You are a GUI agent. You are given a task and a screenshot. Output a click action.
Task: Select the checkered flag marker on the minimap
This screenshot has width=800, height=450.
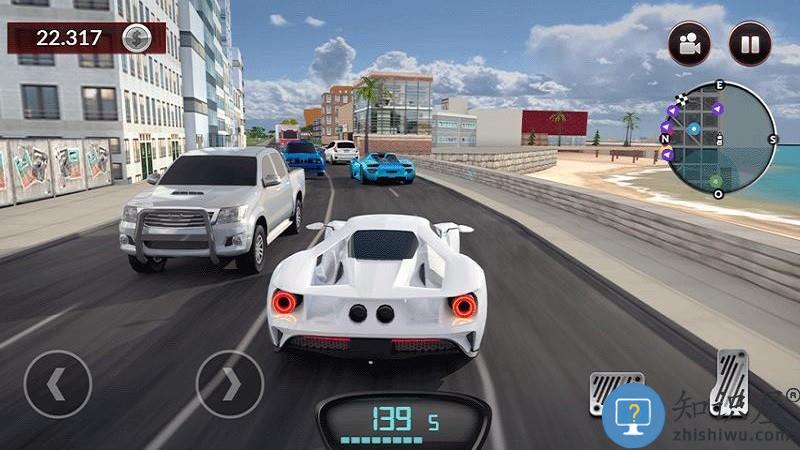click(x=681, y=100)
